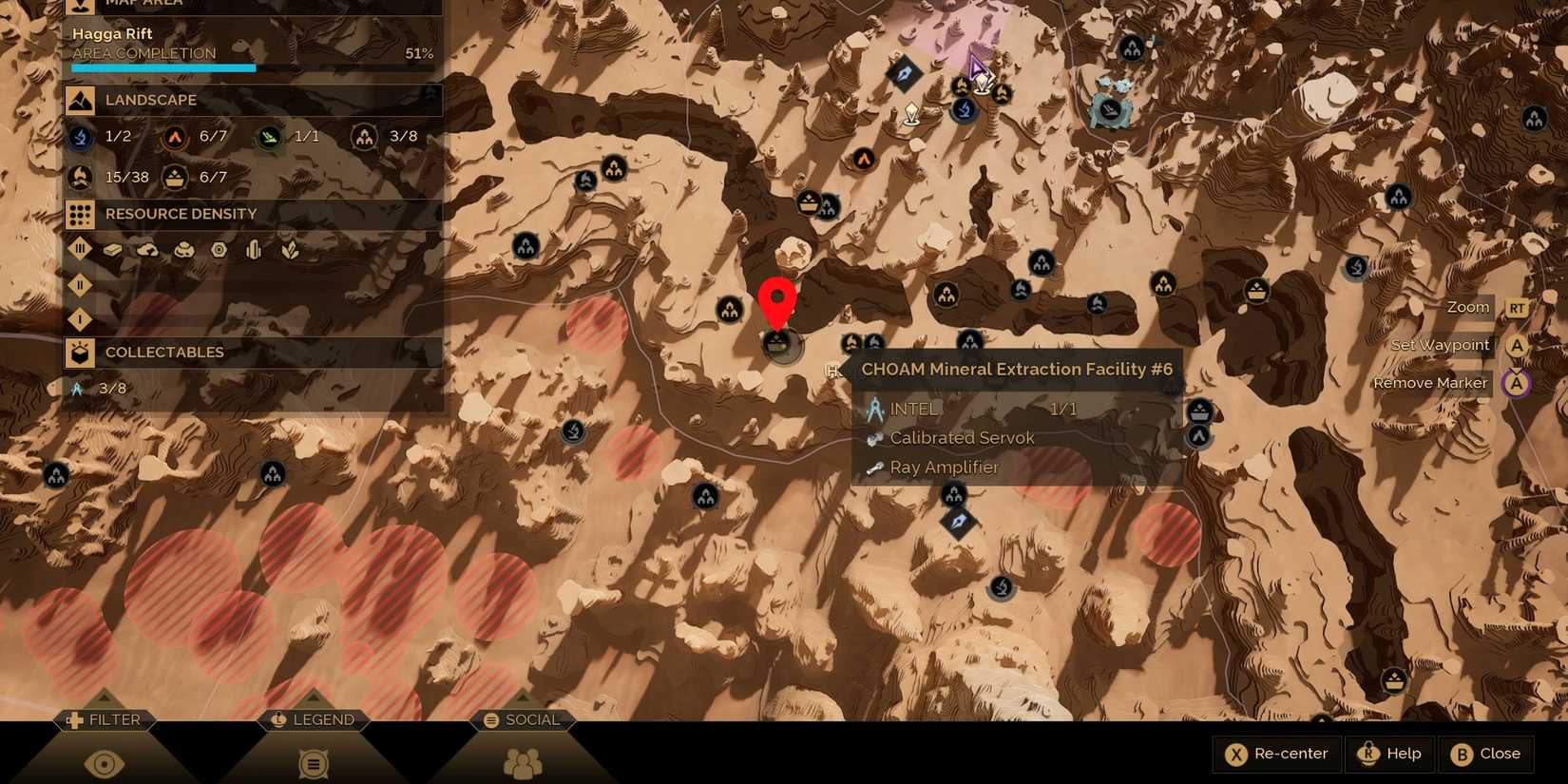The image size is (1568, 784).
Task: Select the green crashed ornithopter icon
Action: point(269,137)
